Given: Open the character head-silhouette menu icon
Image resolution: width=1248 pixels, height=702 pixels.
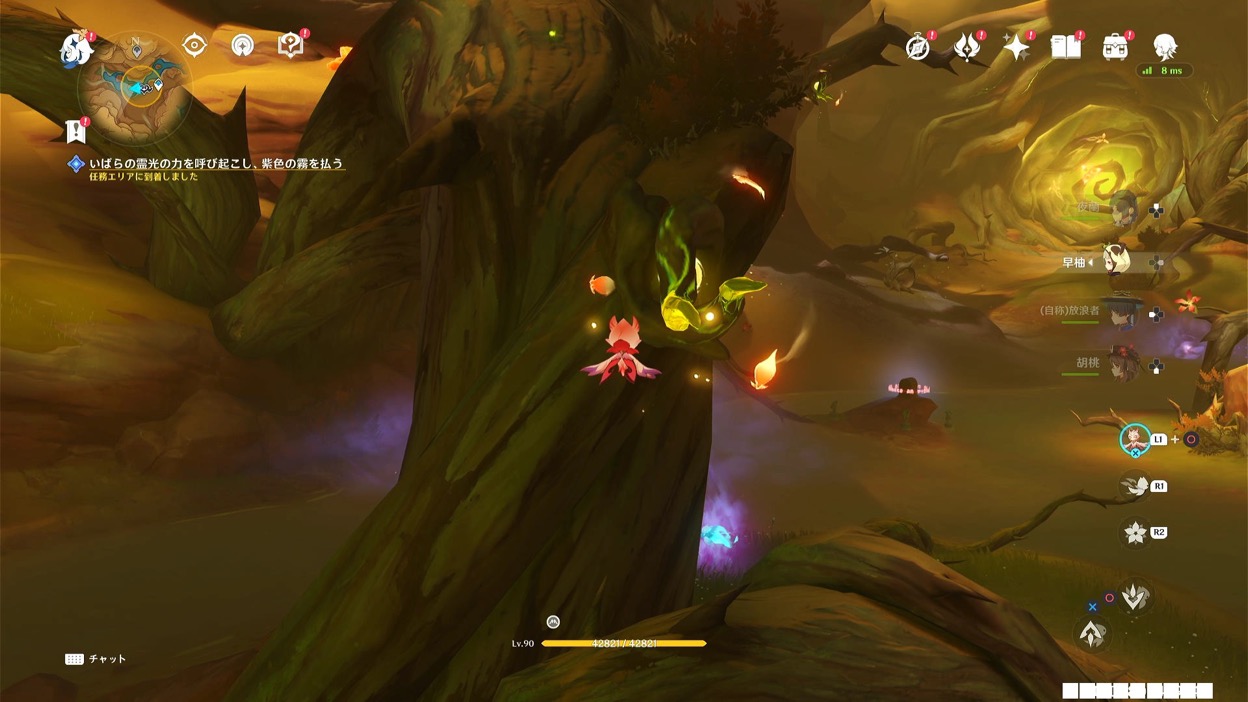Looking at the screenshot, I should pos(1164,46).
